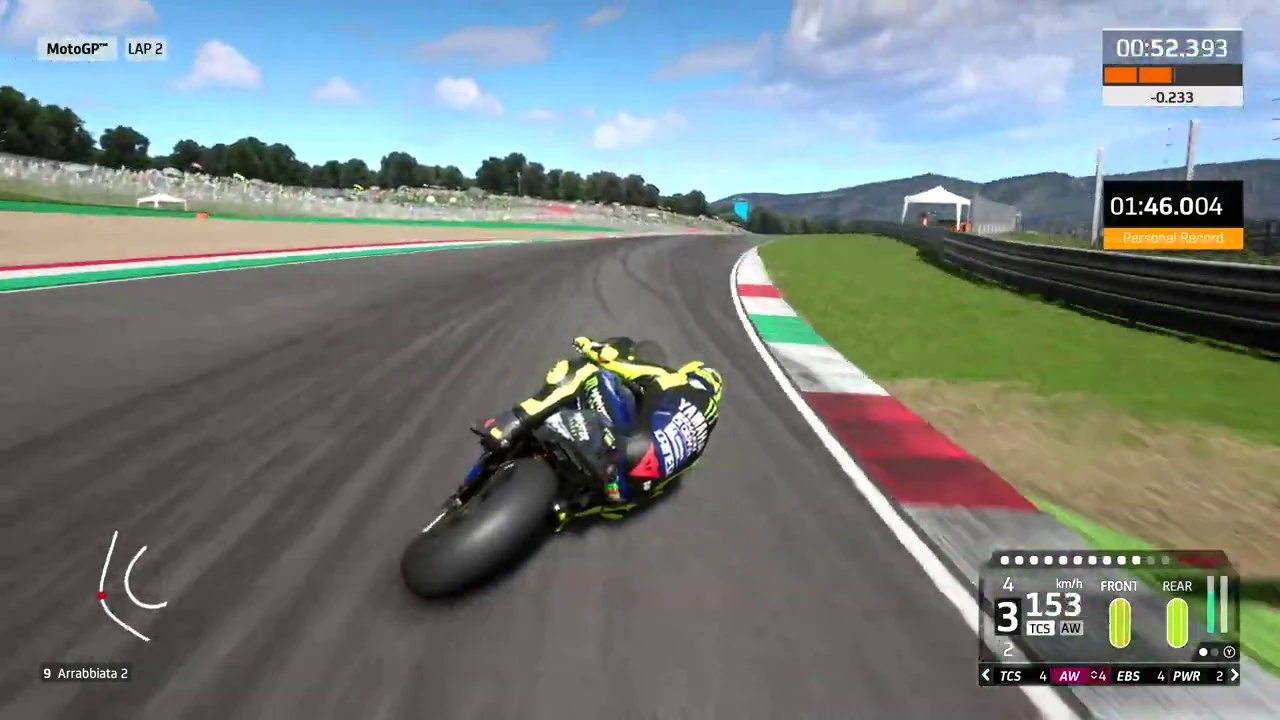Click the REAR brake temperature indicator

pos(1177,620)
